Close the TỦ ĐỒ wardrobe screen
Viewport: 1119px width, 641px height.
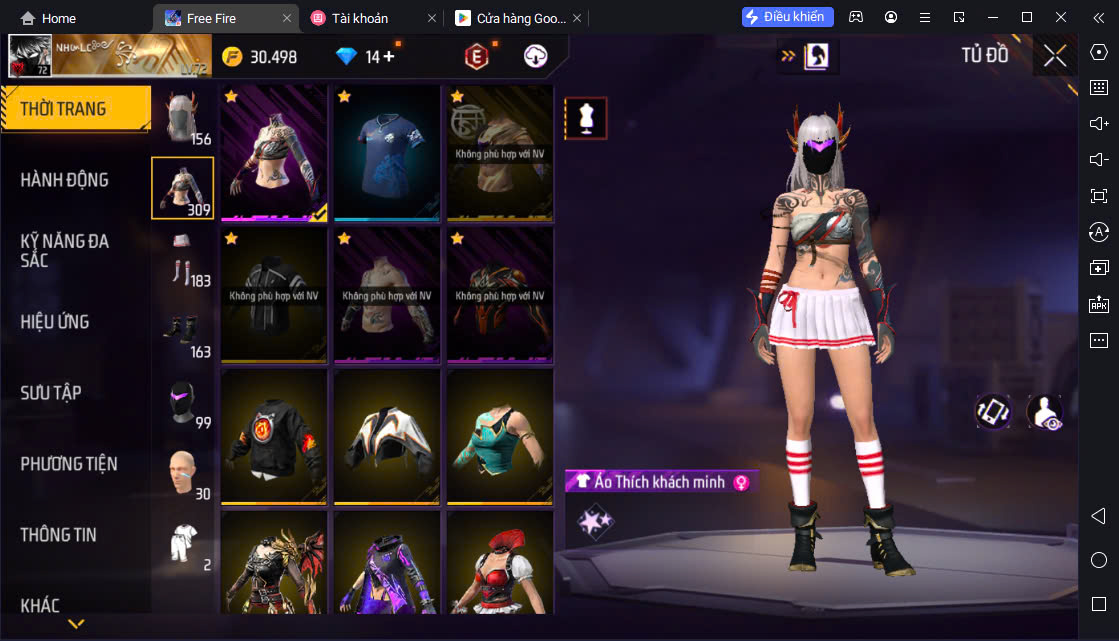[x=1055, y=56]
